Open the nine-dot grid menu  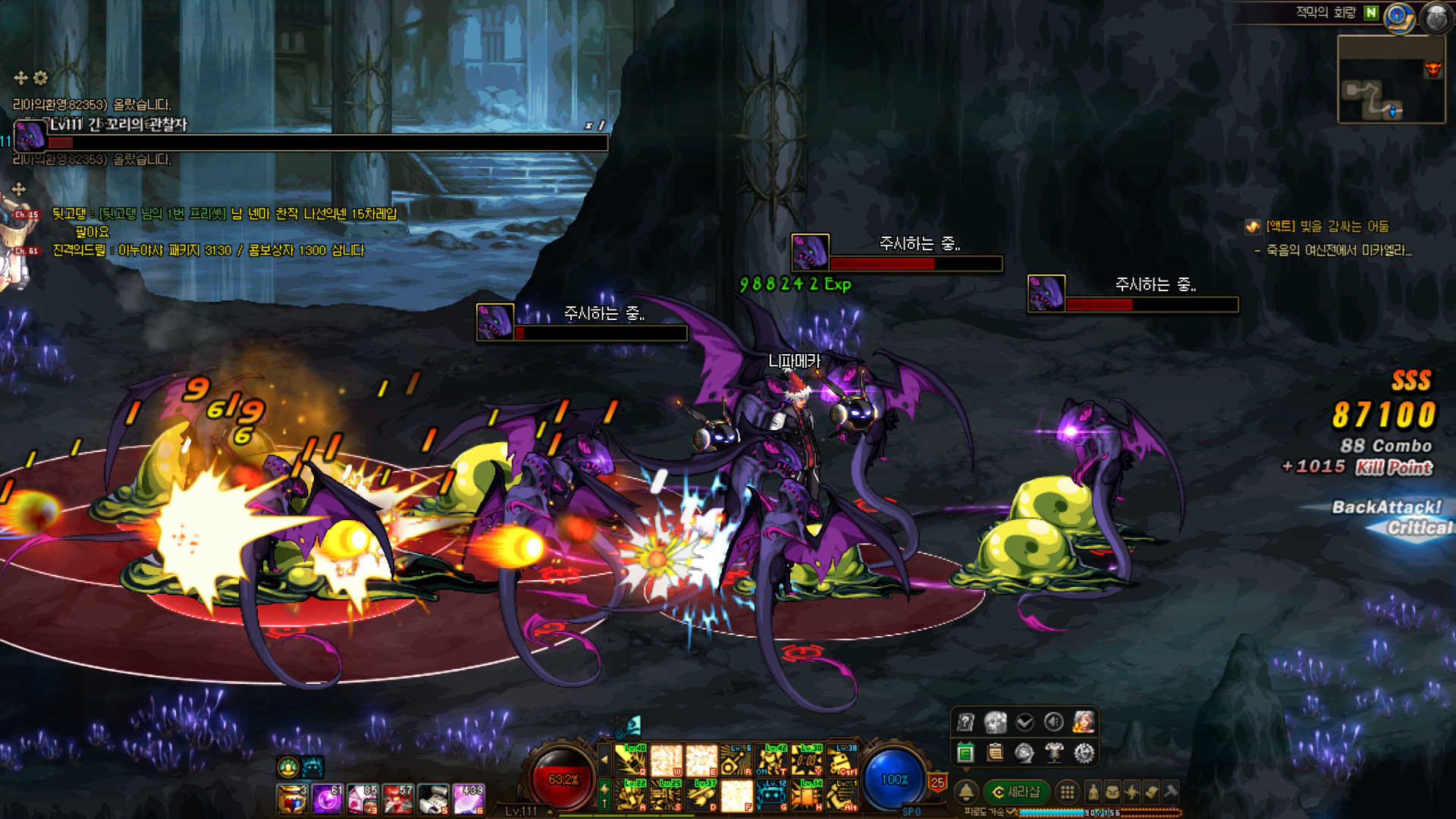(1067, 792)
